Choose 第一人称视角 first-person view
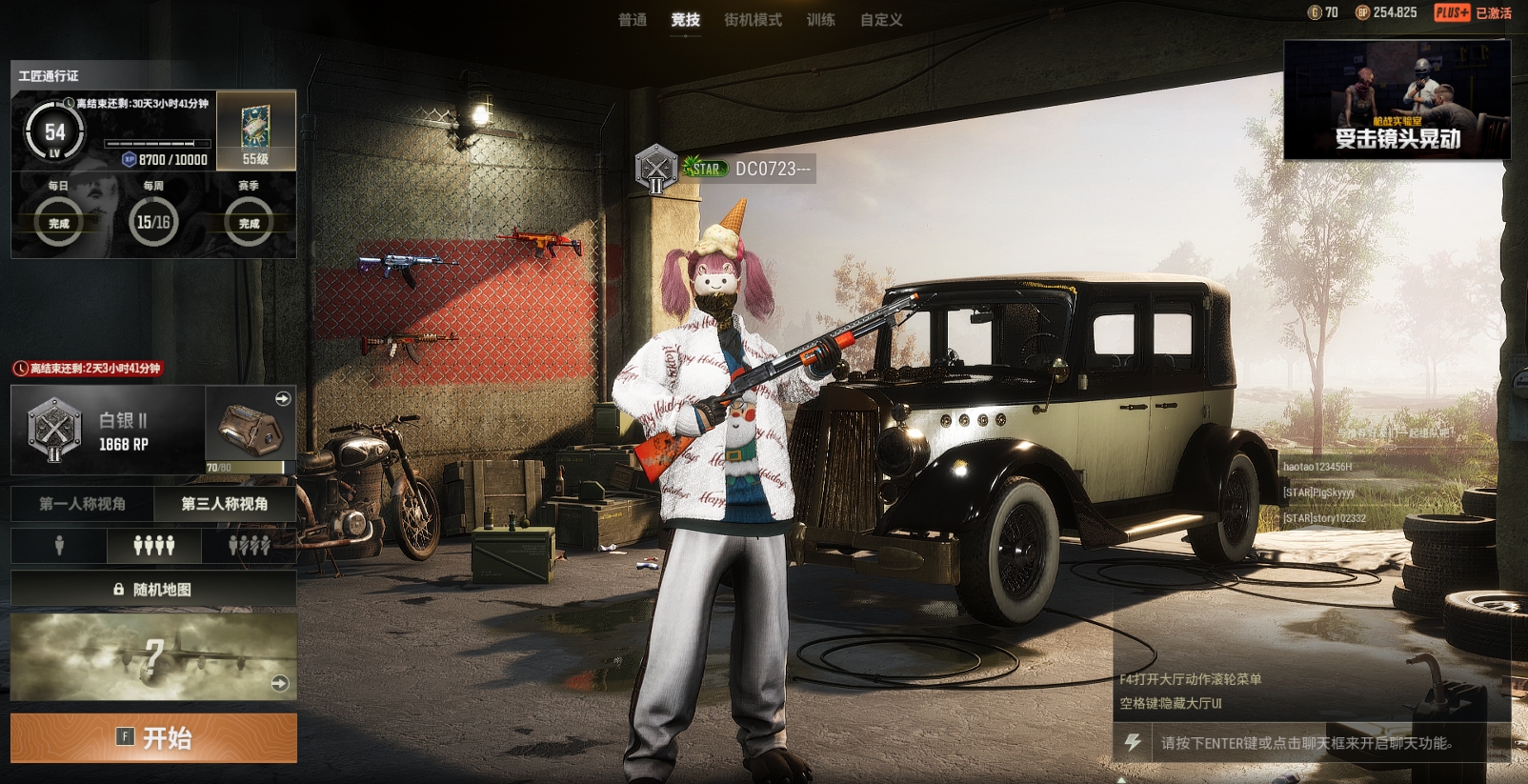Image resolution: width=1528 pixels, height=784 pixels. click(x=82, y=504)
